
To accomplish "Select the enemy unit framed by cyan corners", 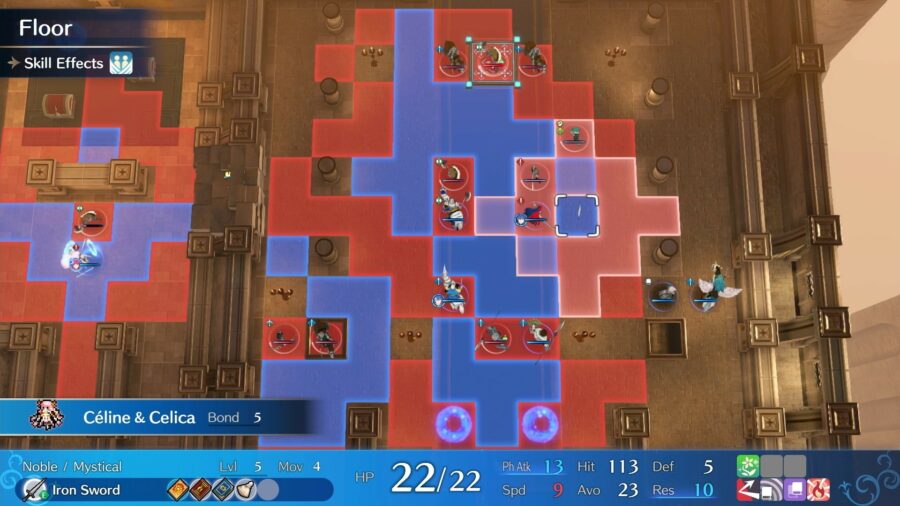I will click(492, 61).
